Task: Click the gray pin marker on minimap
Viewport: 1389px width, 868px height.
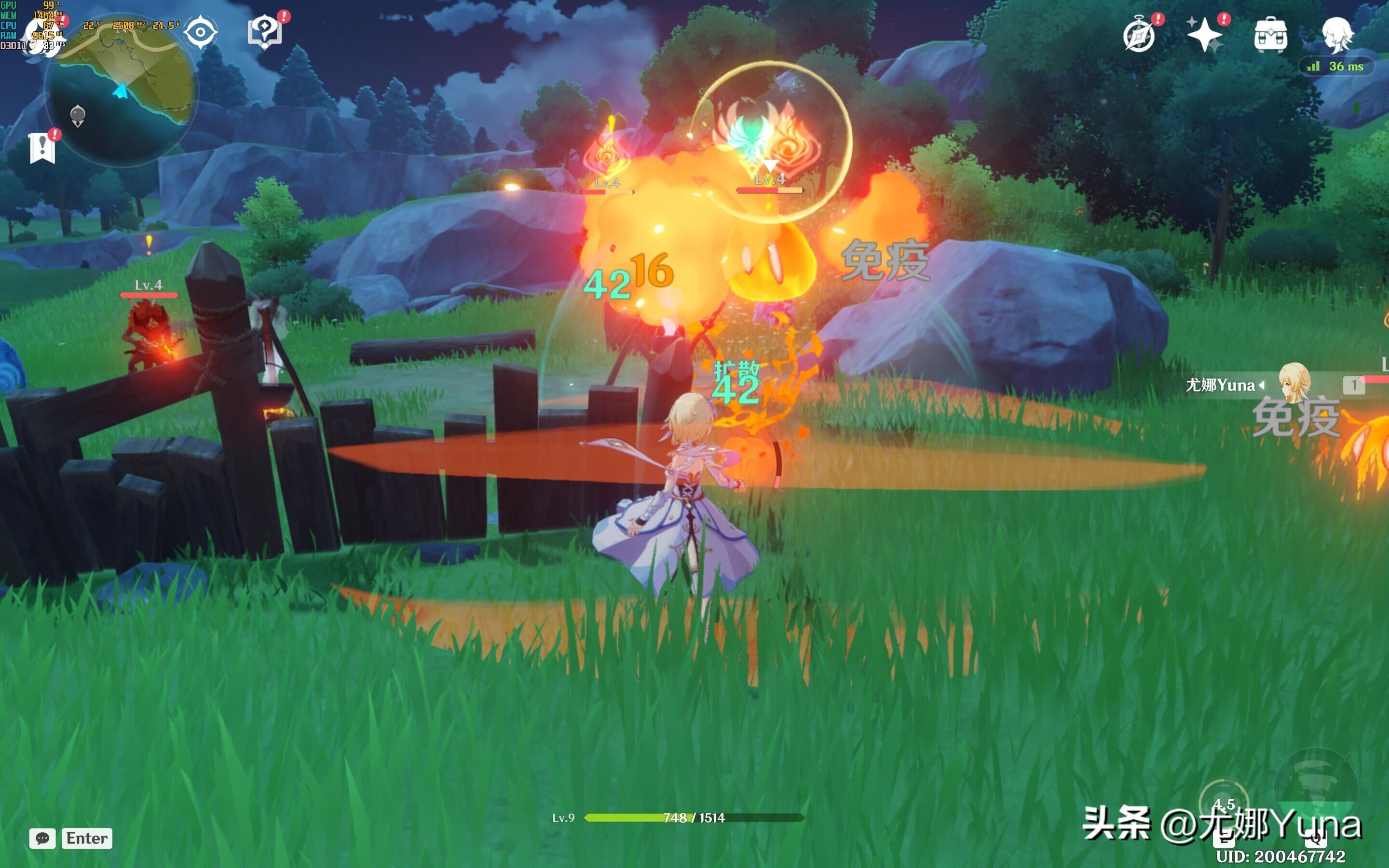Action: [x=78, y=115]
